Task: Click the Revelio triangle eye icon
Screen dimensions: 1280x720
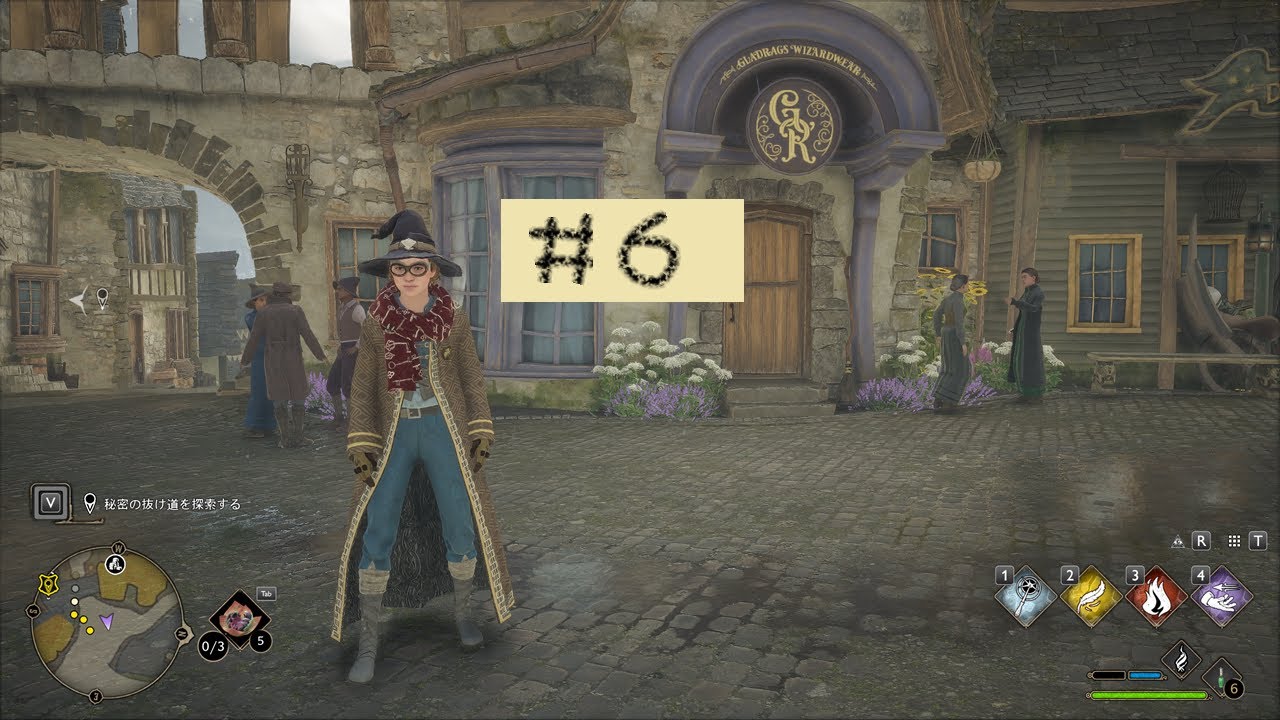Action: tap(1178, 541)
